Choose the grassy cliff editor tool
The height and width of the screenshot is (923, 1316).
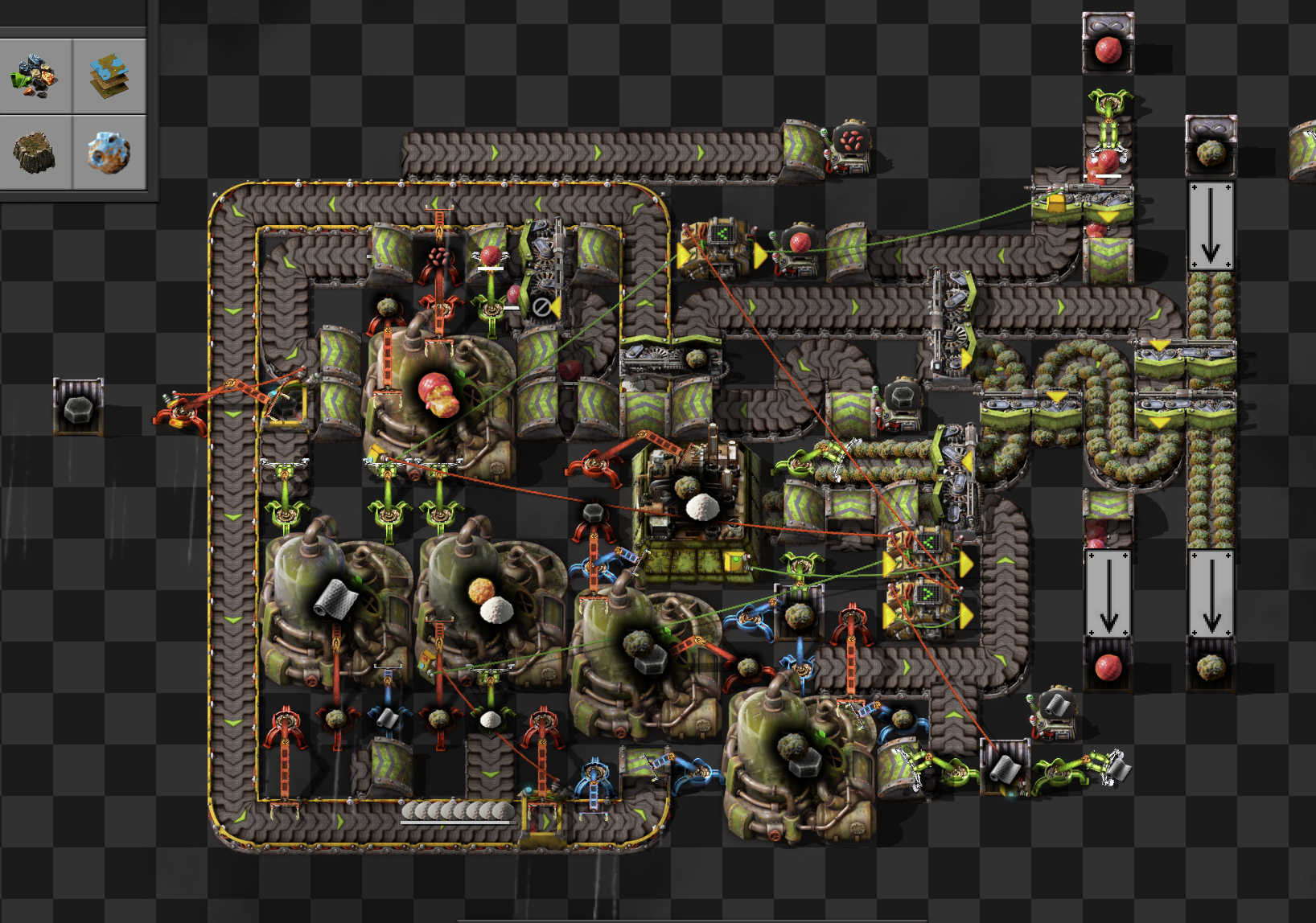35,152
